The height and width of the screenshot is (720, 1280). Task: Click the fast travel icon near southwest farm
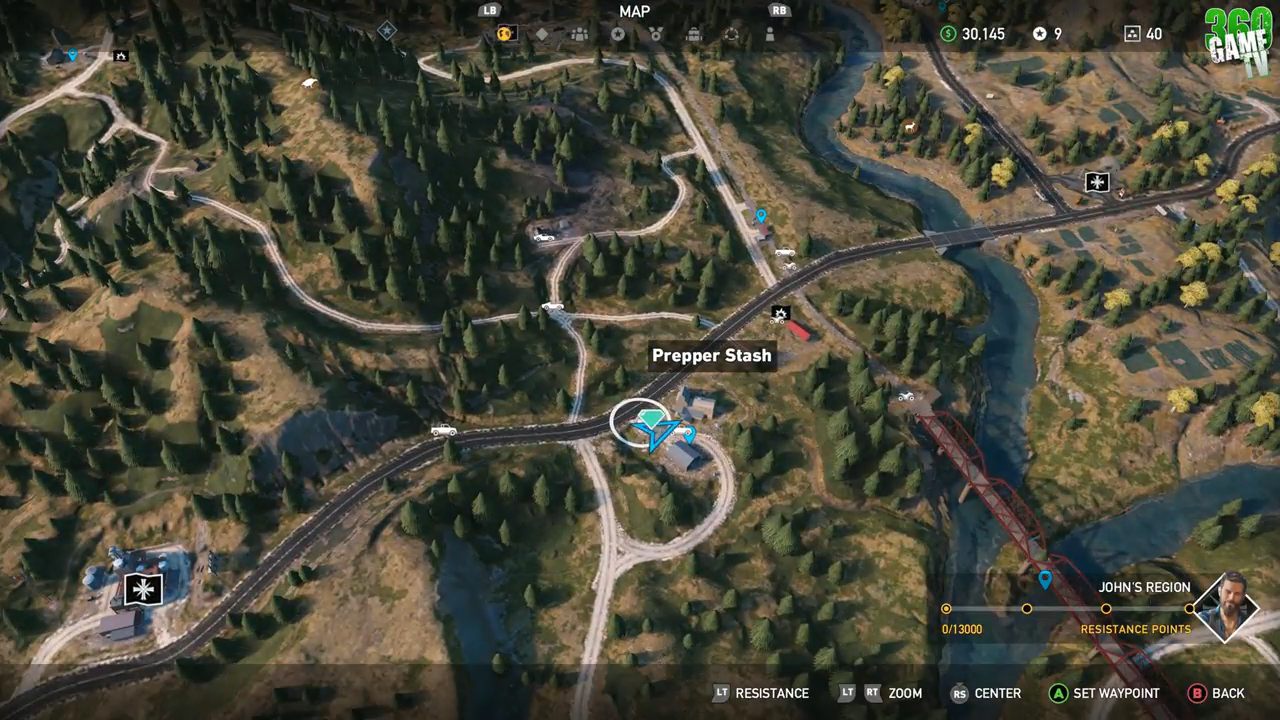[141, 589]
